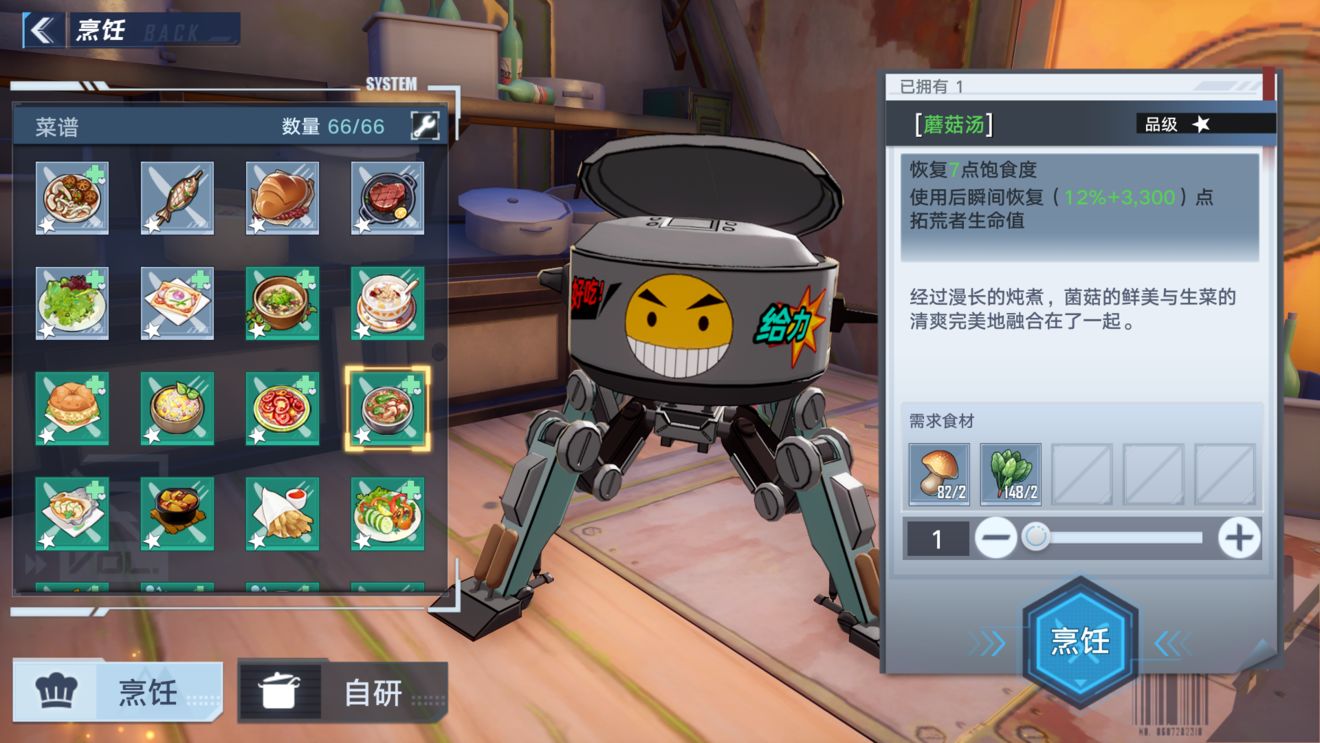Viewport: 1320px width, 743px height.
Task: Pick the french fries with ketchup recipe
Action: point(282,513)
